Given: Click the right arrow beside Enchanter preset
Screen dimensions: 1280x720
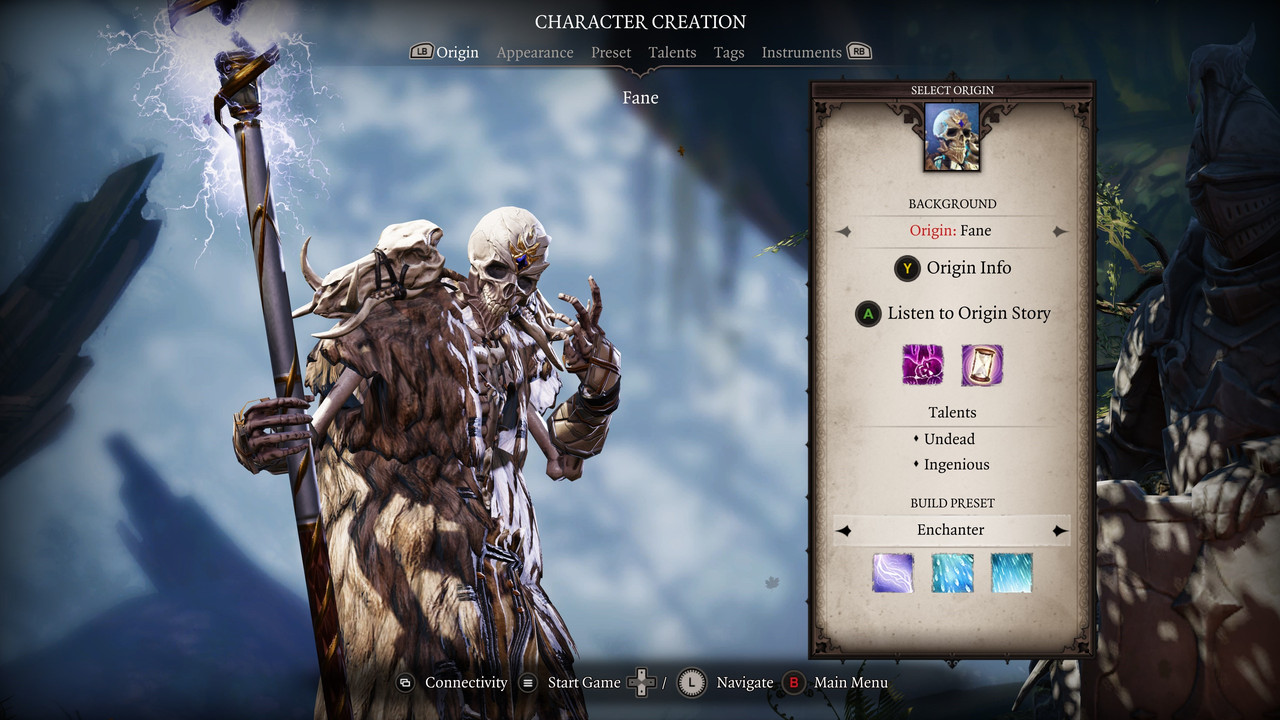Looking at the screenshot, I should pyautogui.click(x=1060, y=530).
